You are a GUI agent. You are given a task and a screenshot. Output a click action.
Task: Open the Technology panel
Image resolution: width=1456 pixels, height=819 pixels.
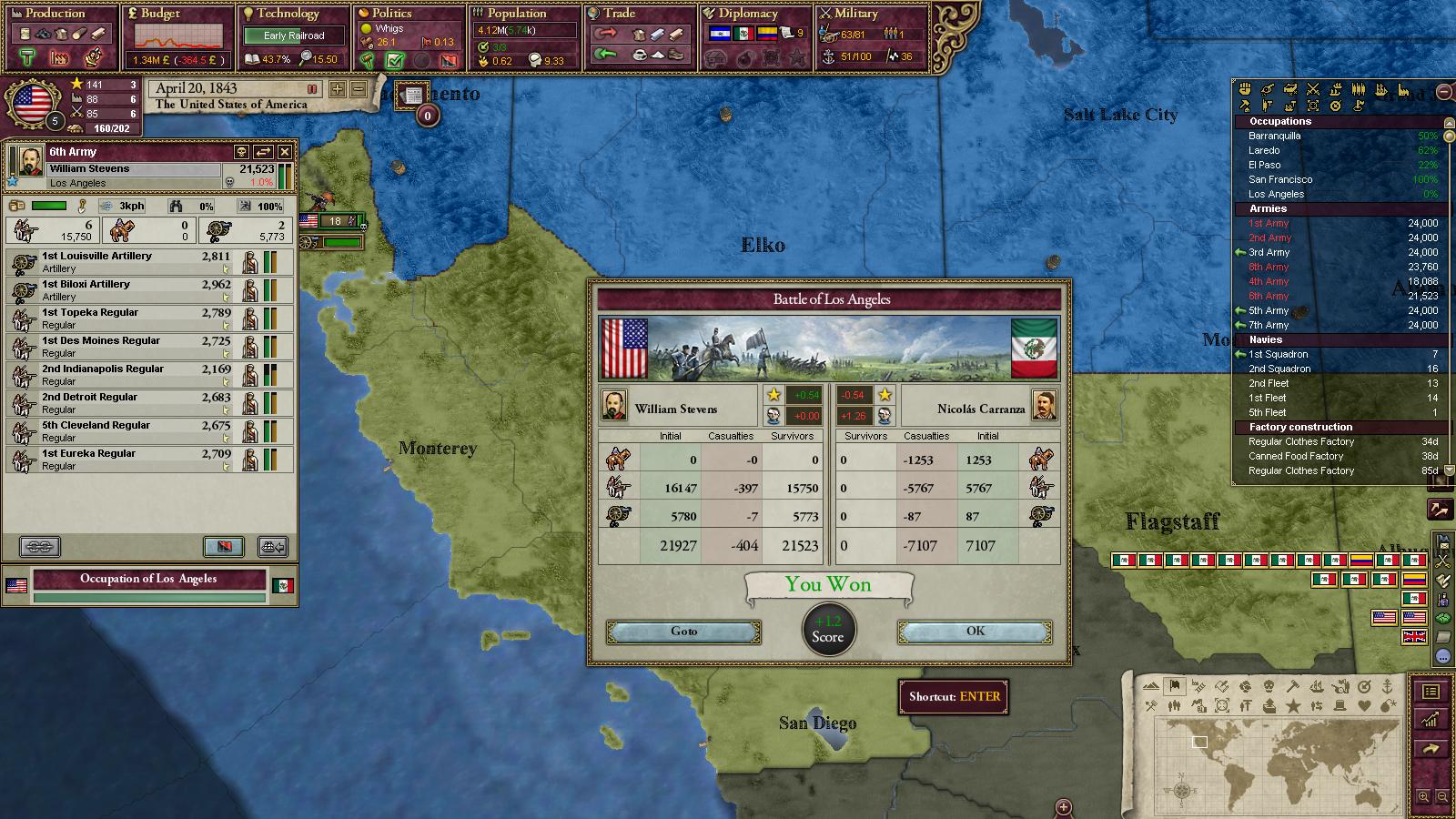288,14
